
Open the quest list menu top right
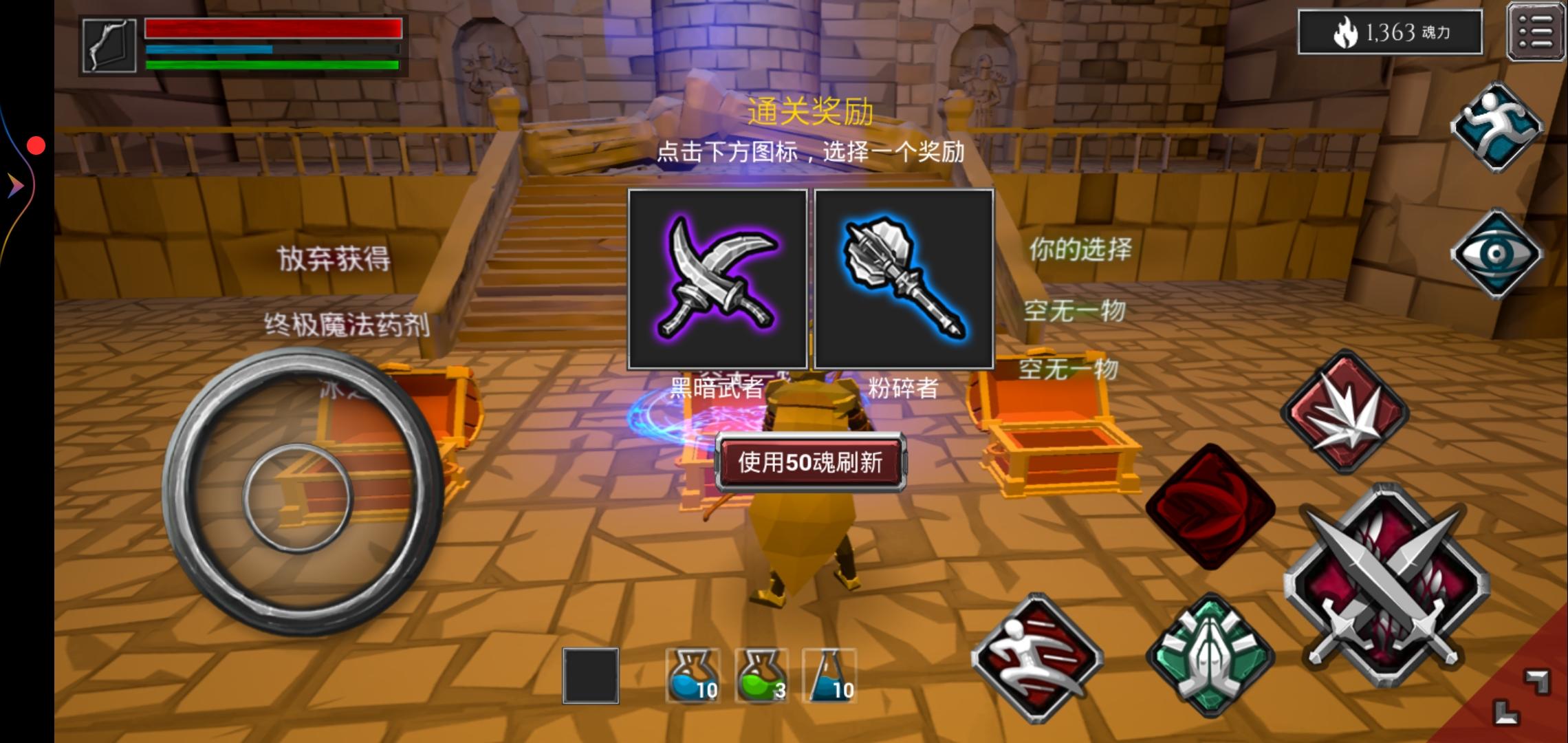click(1535, 32)
